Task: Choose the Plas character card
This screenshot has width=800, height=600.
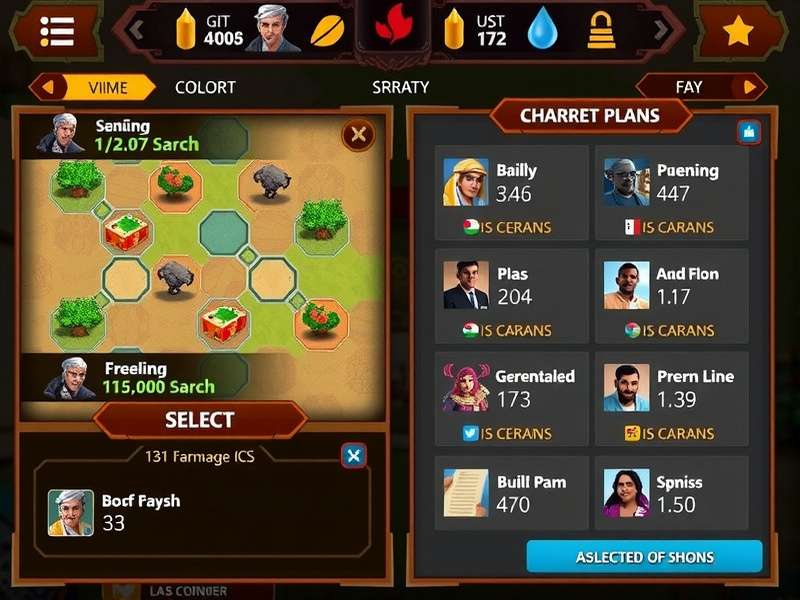Action: tap(512, 295)
